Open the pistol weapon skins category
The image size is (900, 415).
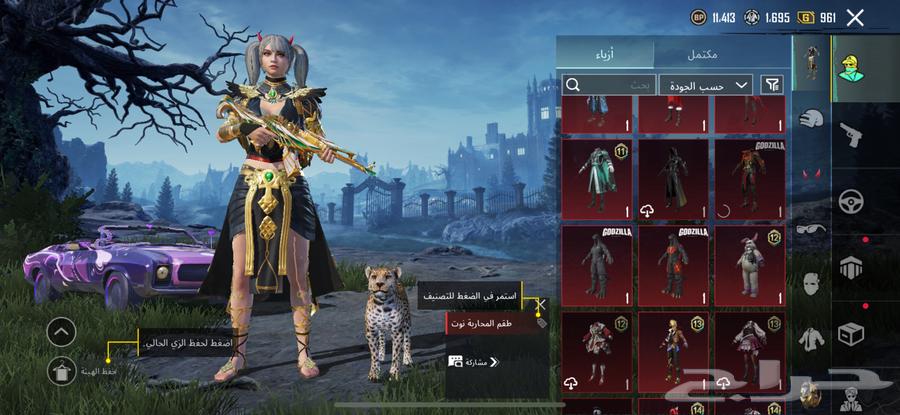[851, 133]
